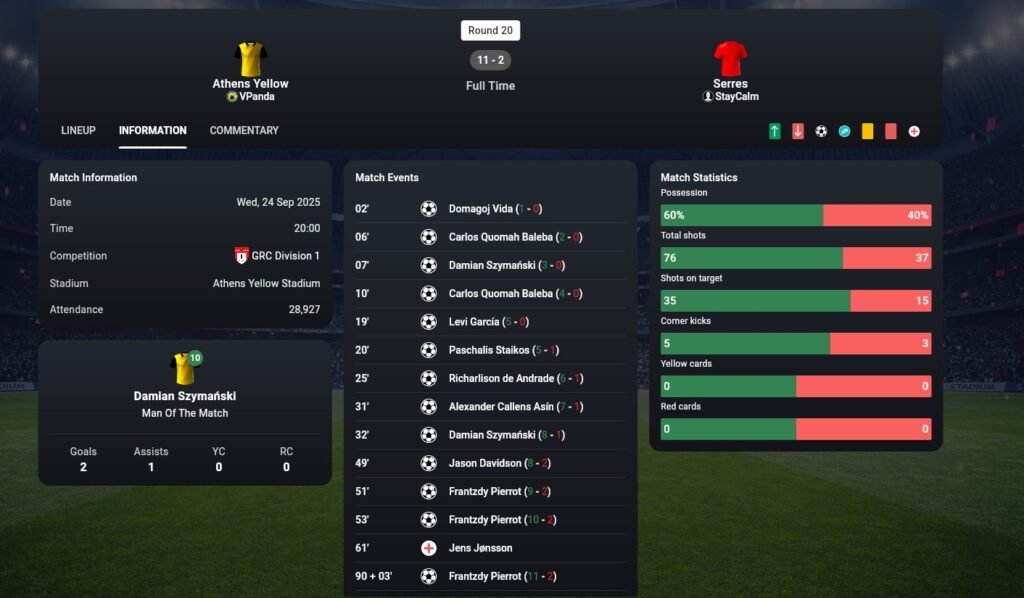This screenshot has height=598, width=1024.
Task: Click the Athens Yellow team name
Action: (x=250, y=83)
